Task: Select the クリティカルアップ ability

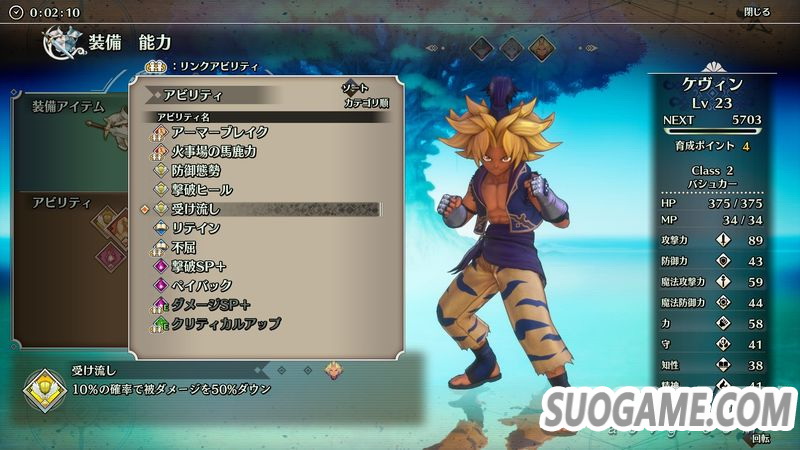Action: [225, 324]
